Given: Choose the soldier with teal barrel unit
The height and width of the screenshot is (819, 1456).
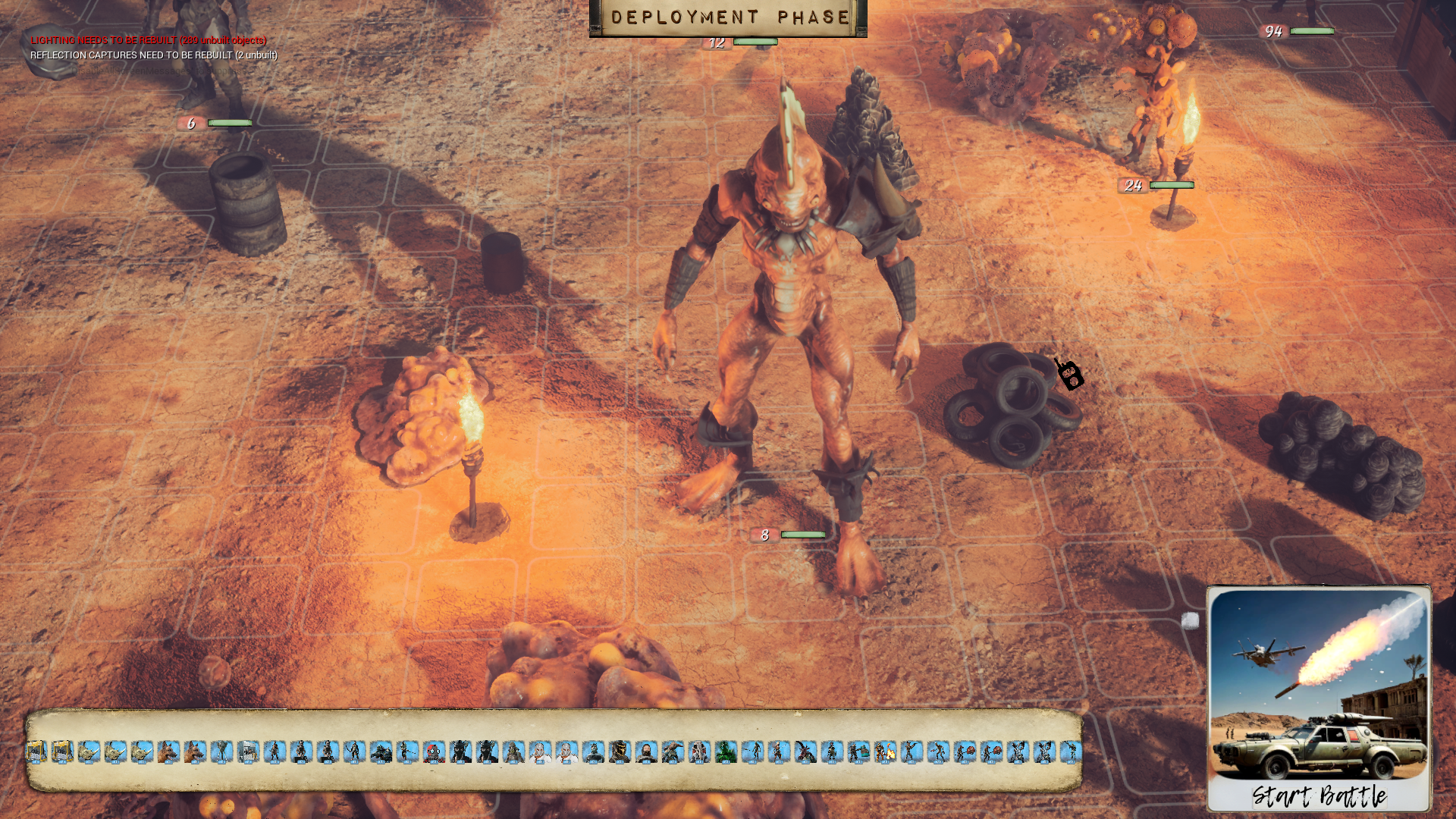Looking at the screenshot, I should point(858,752).
